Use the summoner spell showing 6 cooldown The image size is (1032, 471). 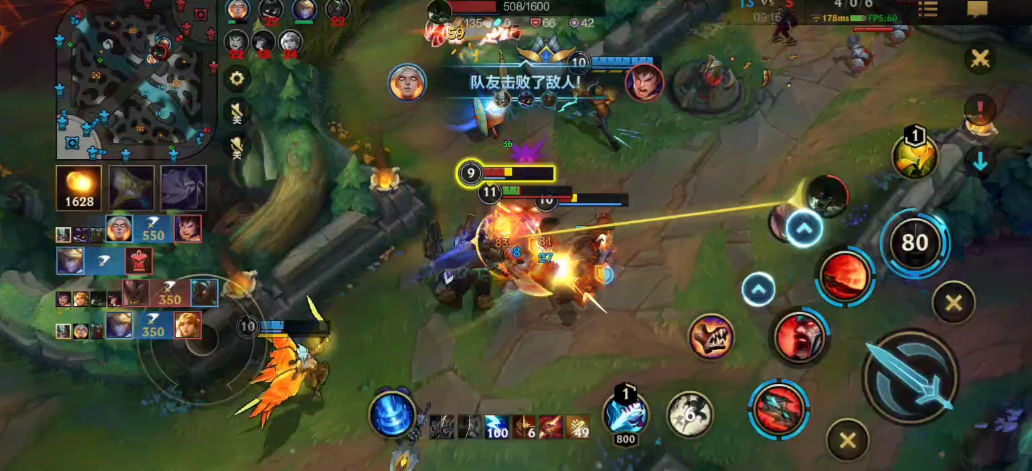(689, 413)
